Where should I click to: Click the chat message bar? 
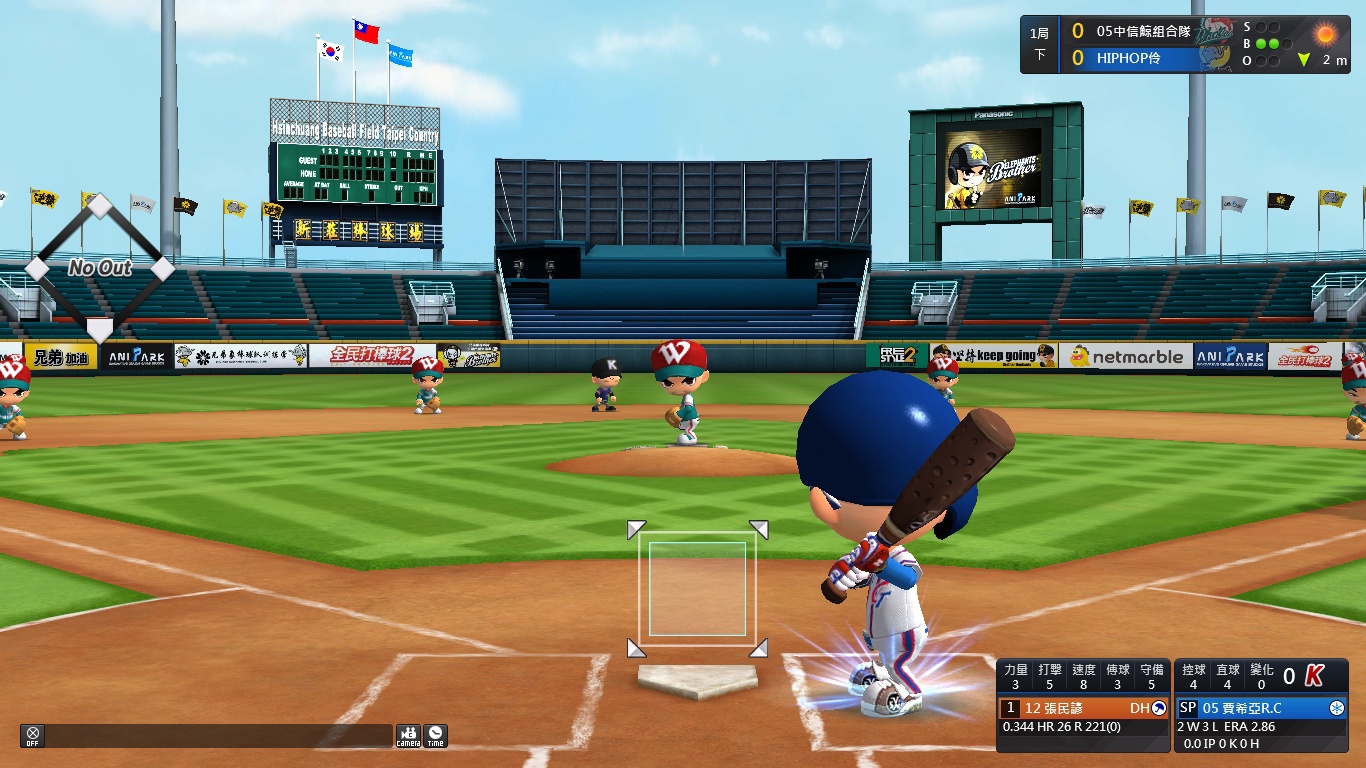(x=218, y=736)
